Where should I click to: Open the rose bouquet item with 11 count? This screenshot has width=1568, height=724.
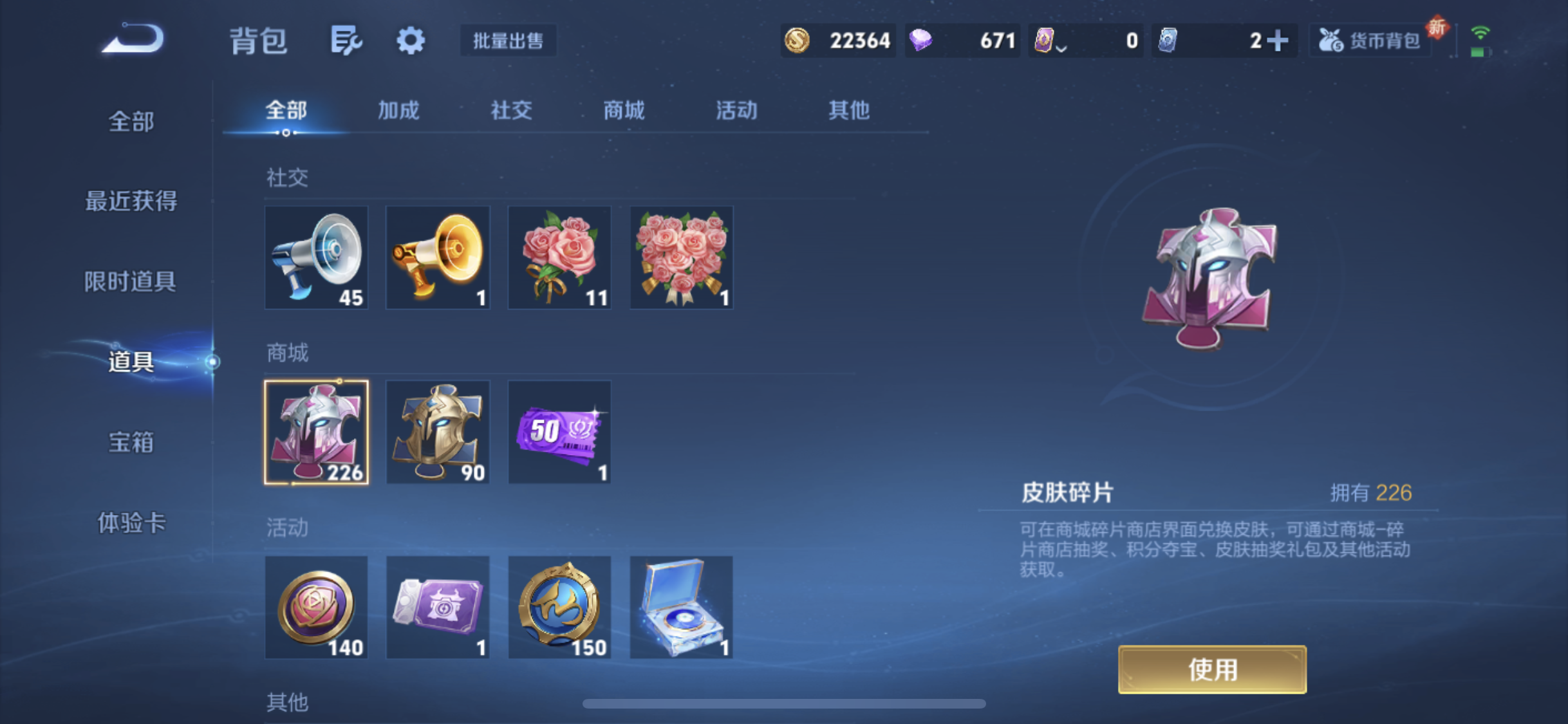559,257
